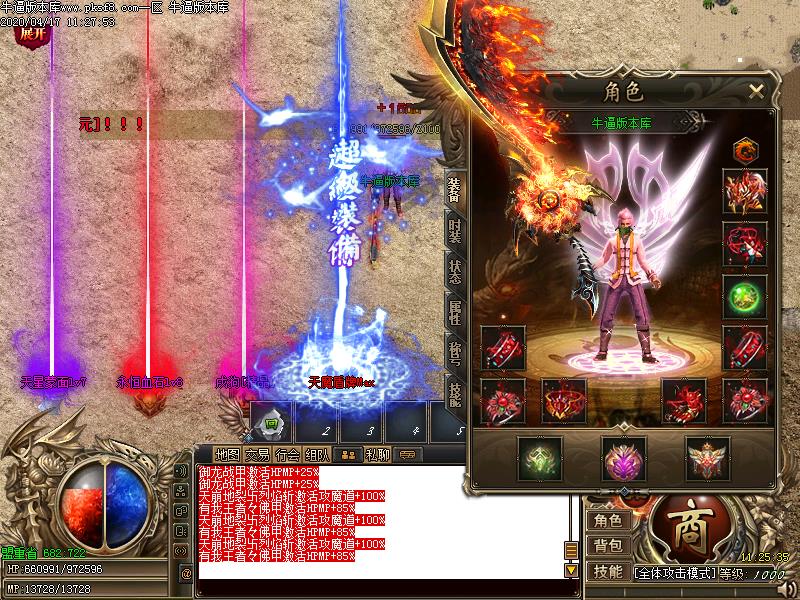Switch to the 私聊 private chat tab
800x600 pixels.
pyautogui.click(x=377, y=453)
